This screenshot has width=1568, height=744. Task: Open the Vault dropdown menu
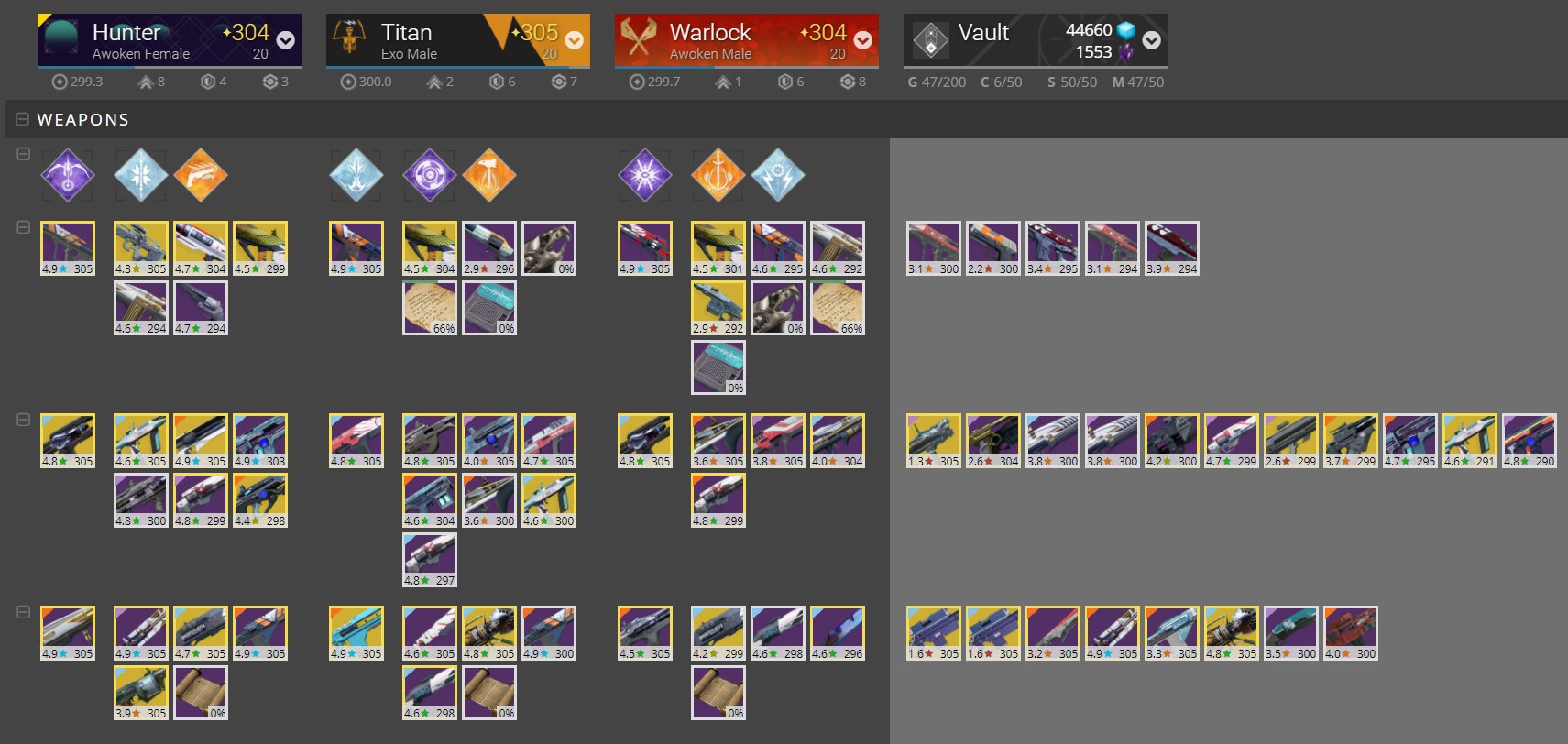[1152, 40]
